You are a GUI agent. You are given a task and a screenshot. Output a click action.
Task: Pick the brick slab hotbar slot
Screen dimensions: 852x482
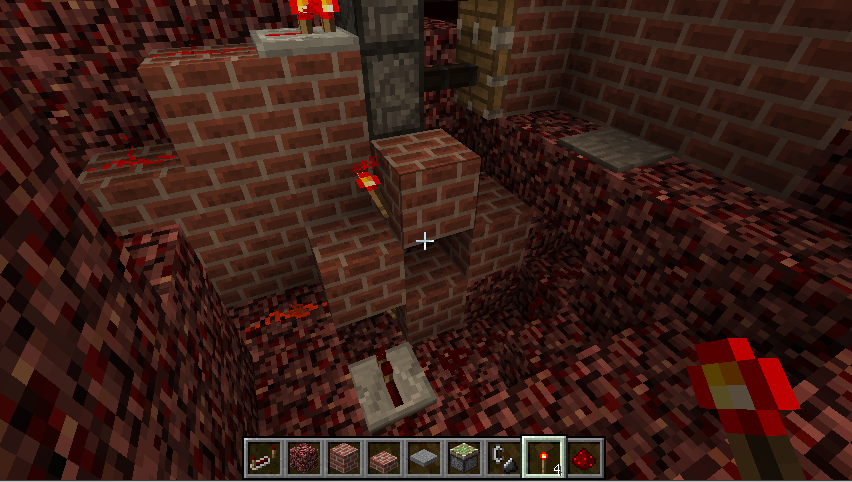384,457
